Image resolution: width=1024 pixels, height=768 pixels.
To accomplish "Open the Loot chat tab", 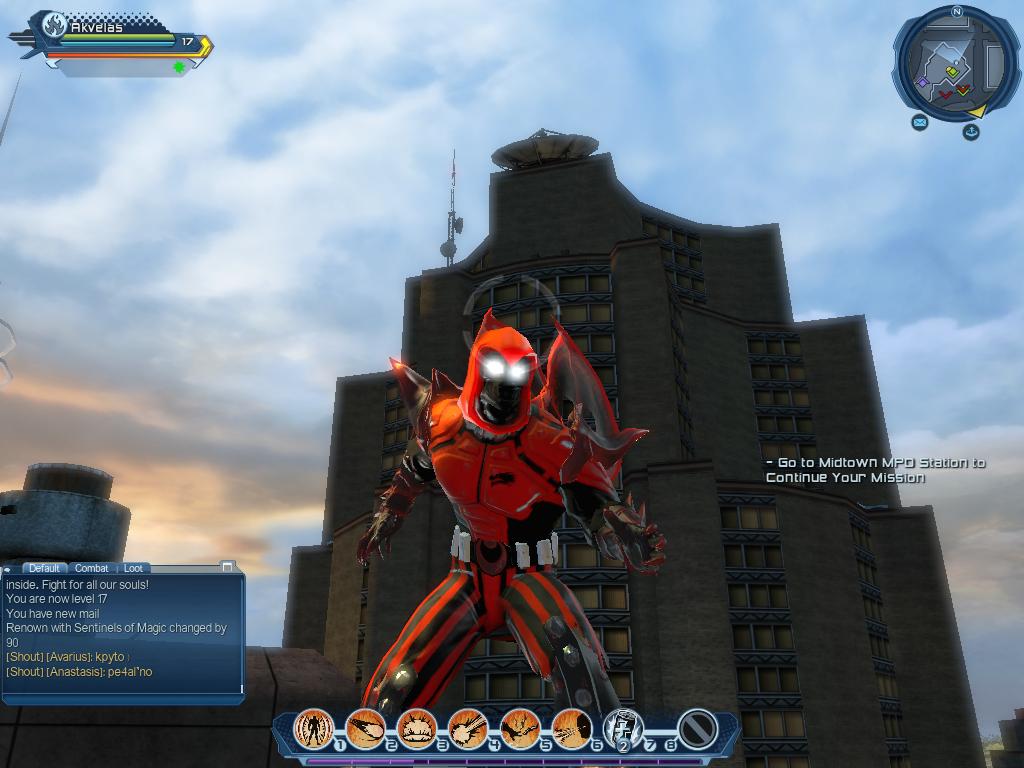I will pos(133,568).
